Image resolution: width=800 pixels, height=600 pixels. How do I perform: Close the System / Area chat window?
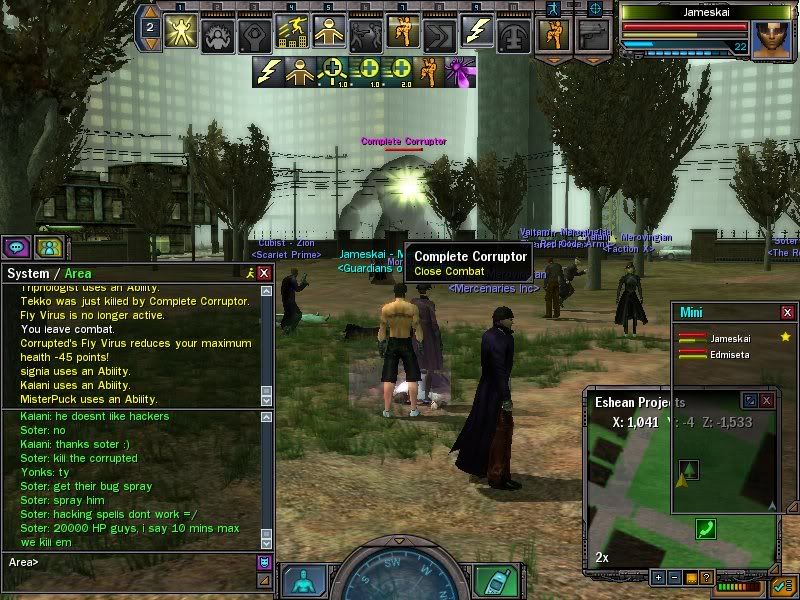click(264, 273)
